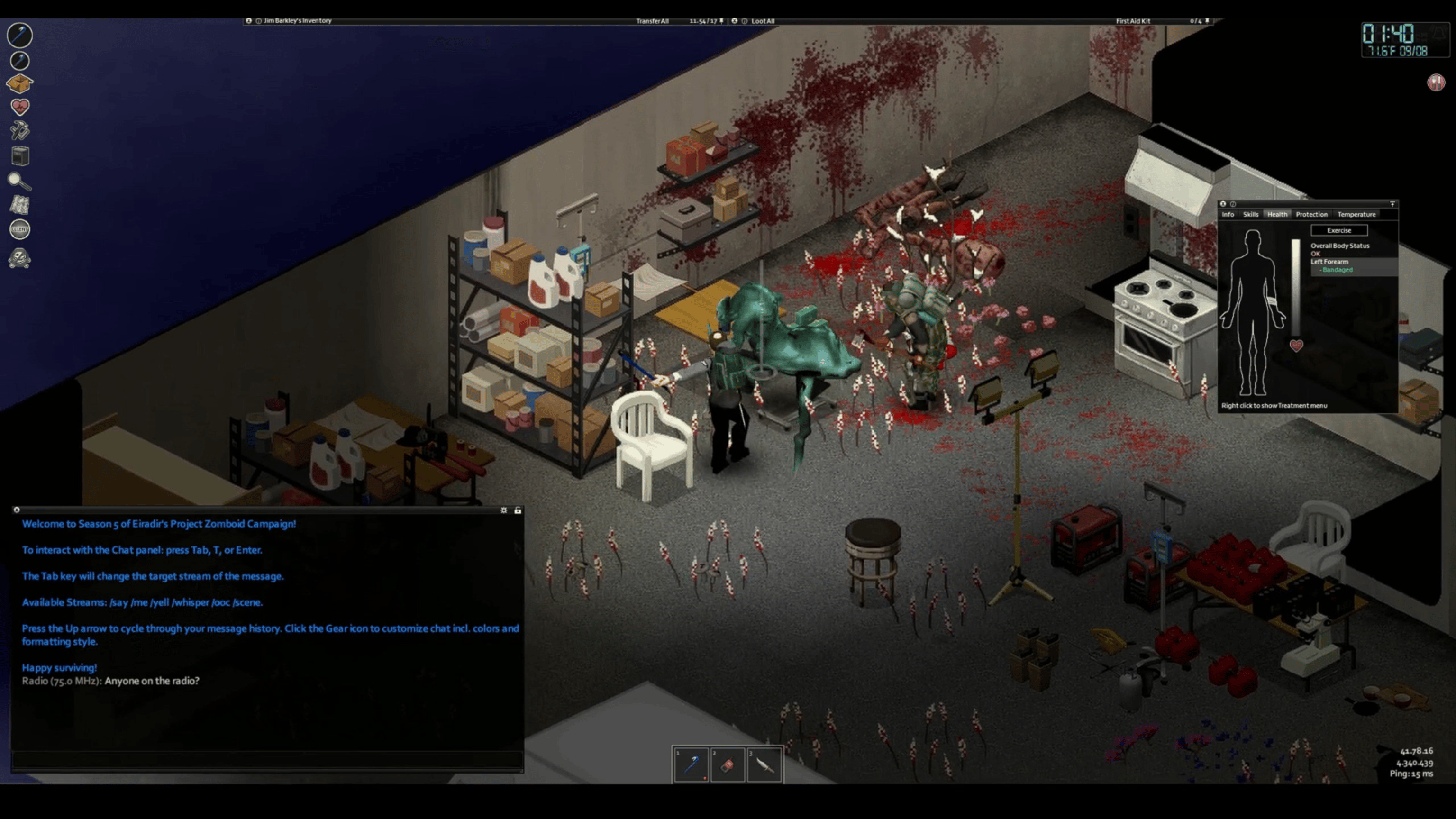Open the world map icon
This screenshot has height=819, width=1456.
20,205
